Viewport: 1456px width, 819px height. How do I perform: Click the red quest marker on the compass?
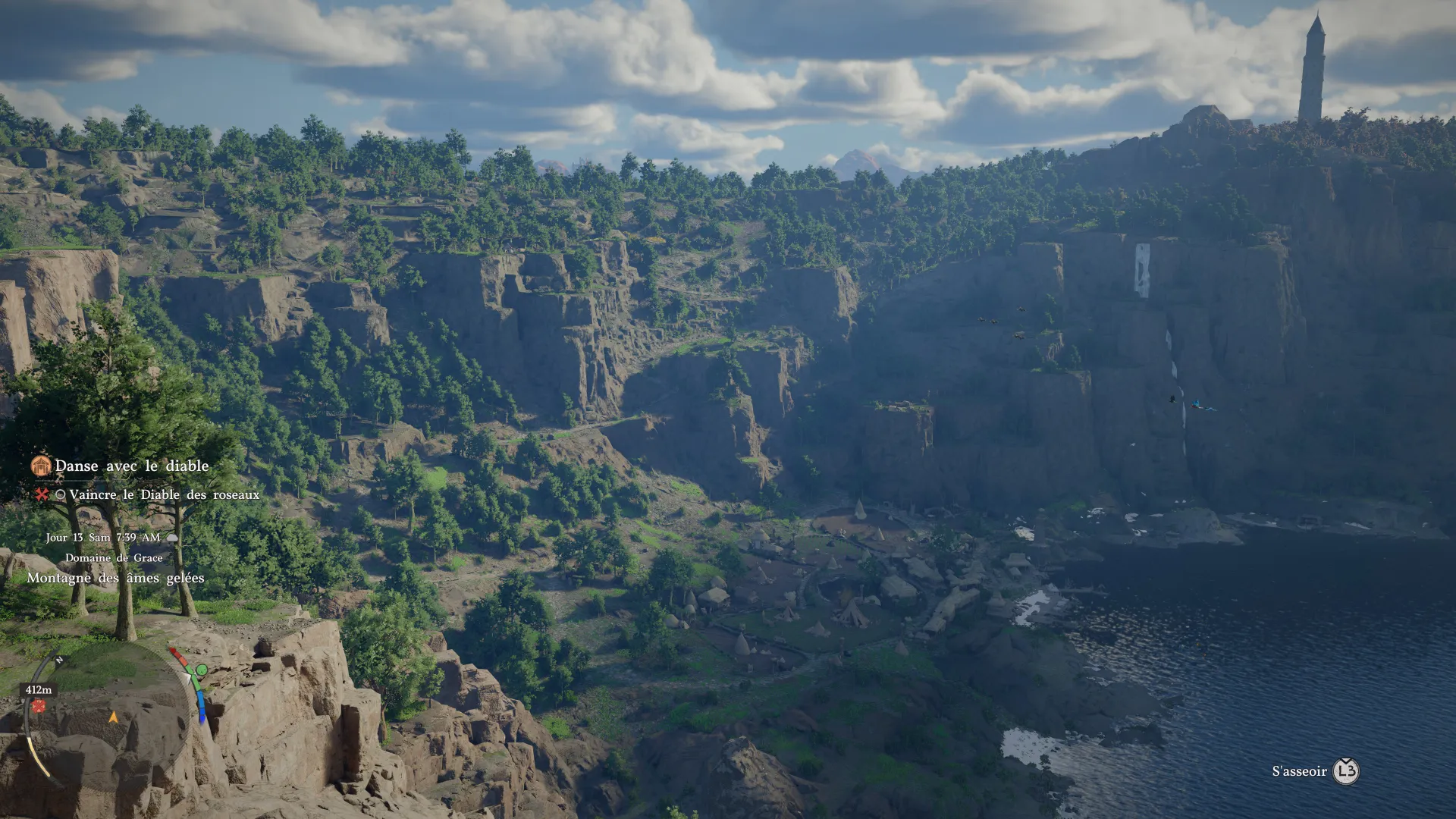[x=39, y=707]
